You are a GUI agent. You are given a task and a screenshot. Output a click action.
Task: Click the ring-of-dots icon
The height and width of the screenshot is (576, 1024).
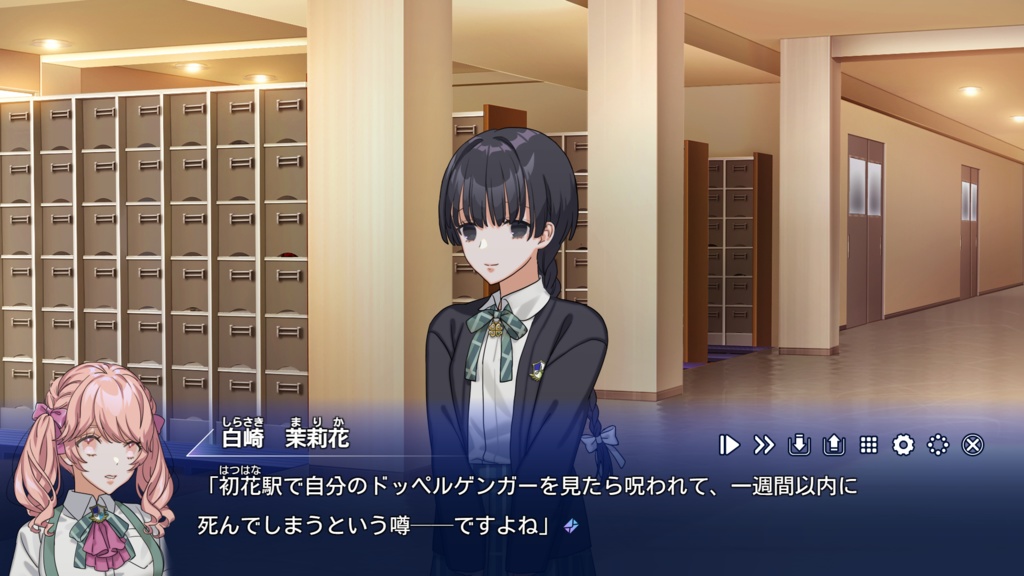tap(938, 445)
